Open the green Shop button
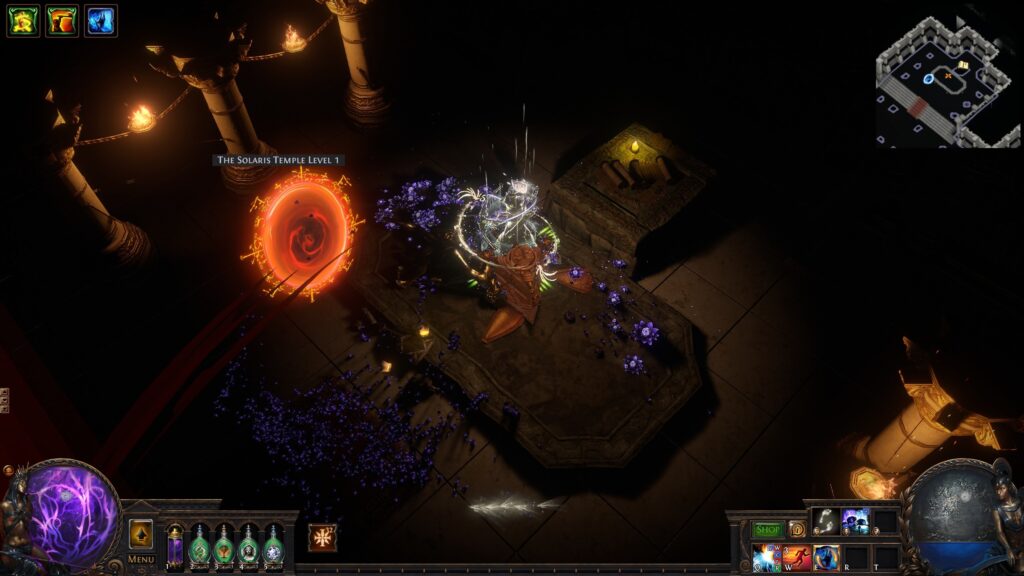1024x576 pixels. tap(767, 529)
